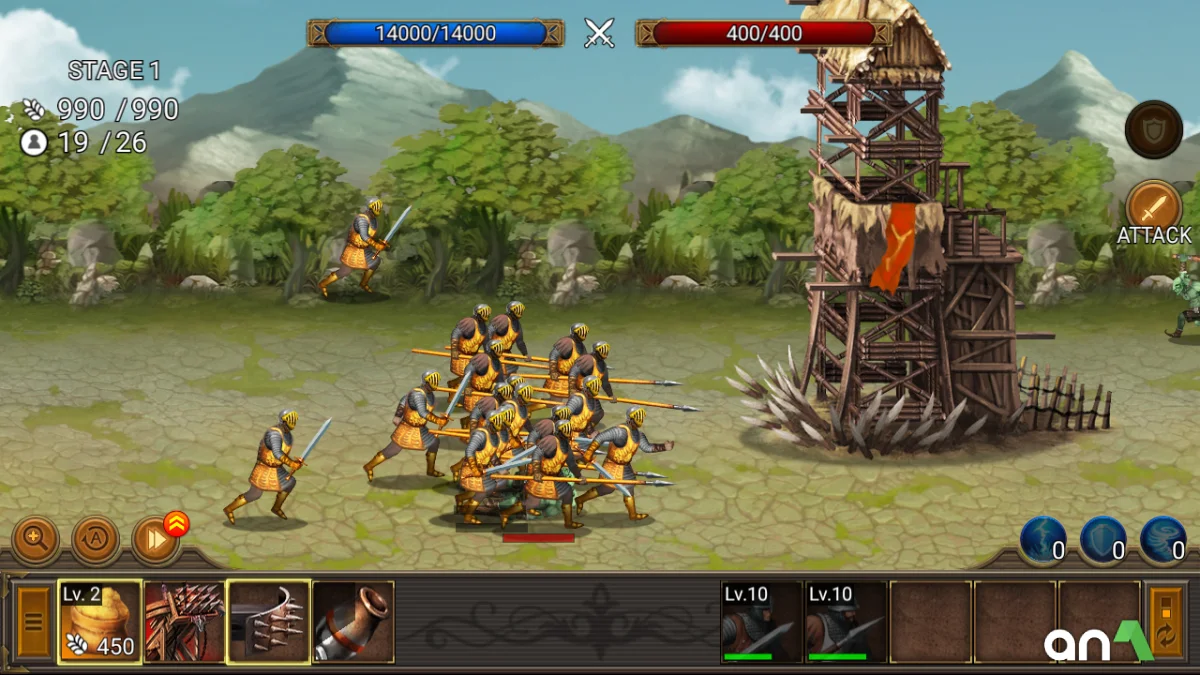Summon the Lv.10 soldier in white tunic
This screenshot has height=675, width=1200.
[x=846, y=622]
